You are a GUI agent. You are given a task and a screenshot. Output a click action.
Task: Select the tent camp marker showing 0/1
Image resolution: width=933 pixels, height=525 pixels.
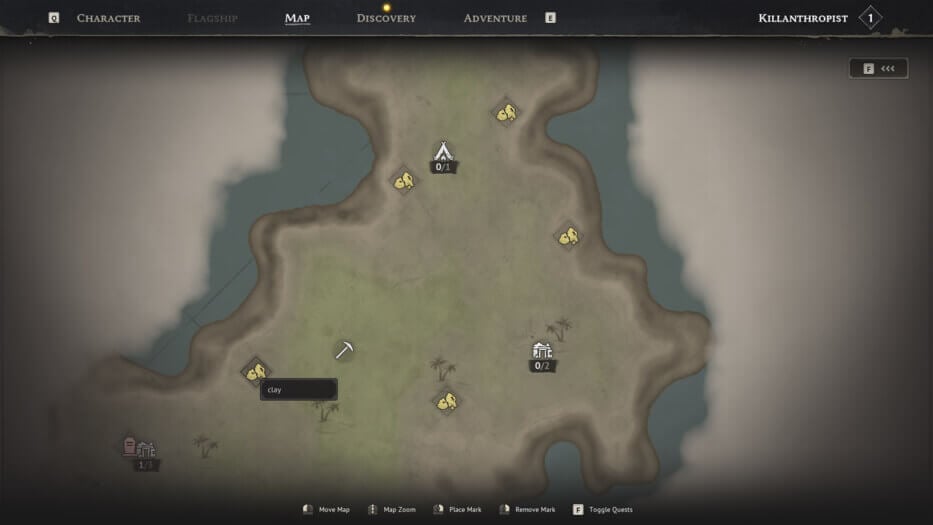[444, 153]
